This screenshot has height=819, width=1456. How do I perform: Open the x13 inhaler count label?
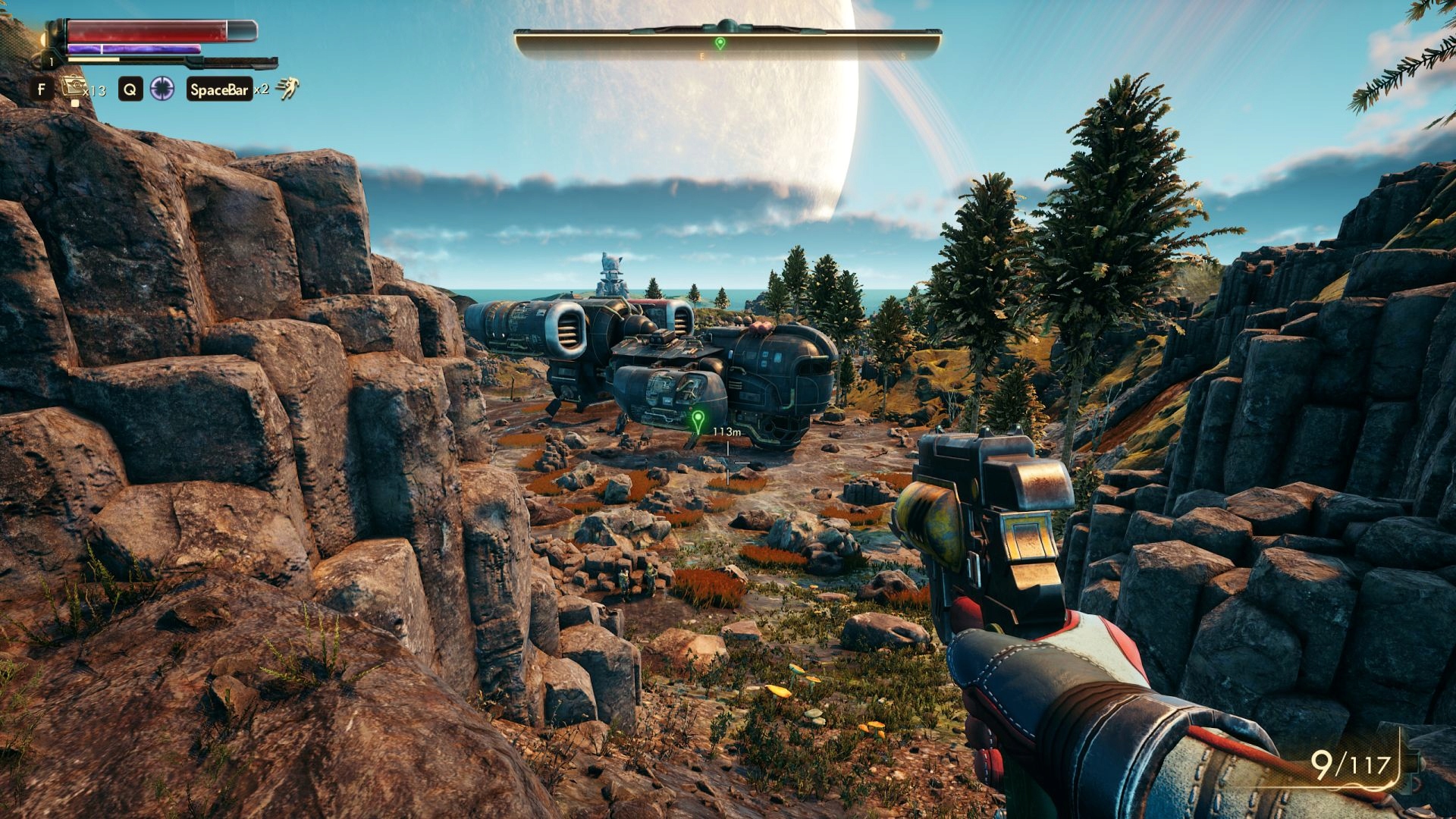(95, 91)
